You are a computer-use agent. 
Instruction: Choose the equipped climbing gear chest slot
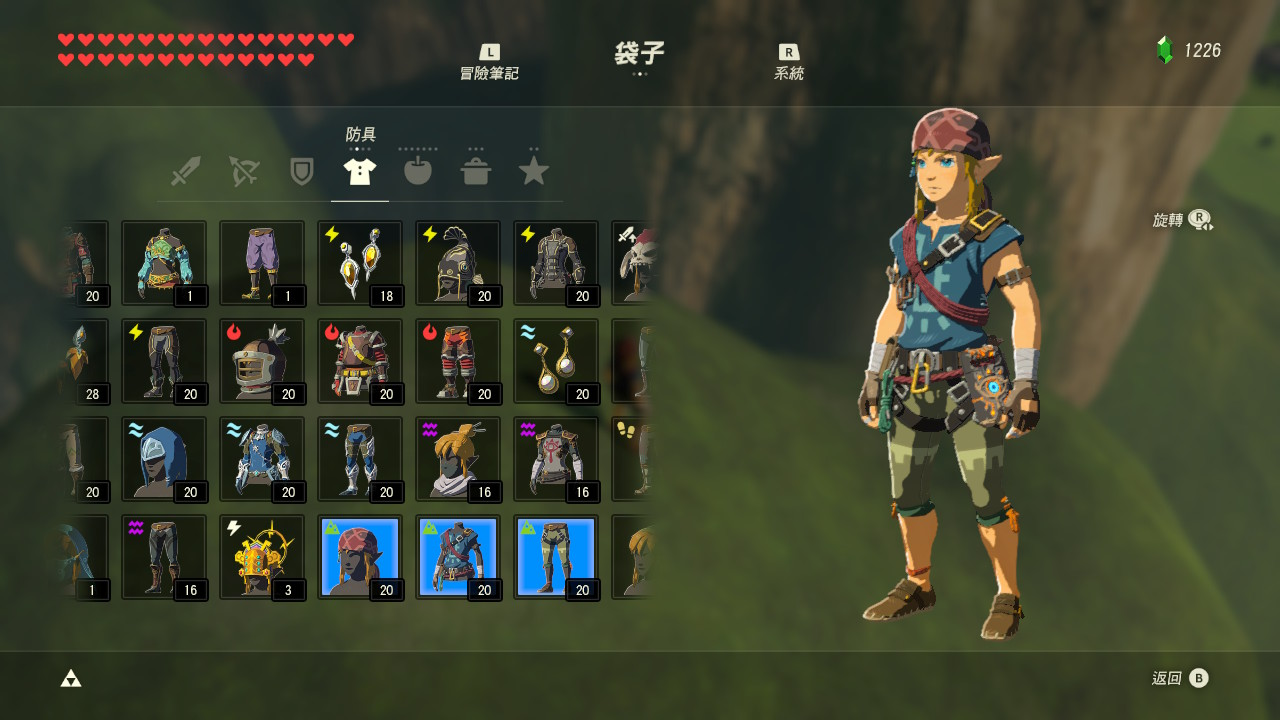click(x=458, y=557)
